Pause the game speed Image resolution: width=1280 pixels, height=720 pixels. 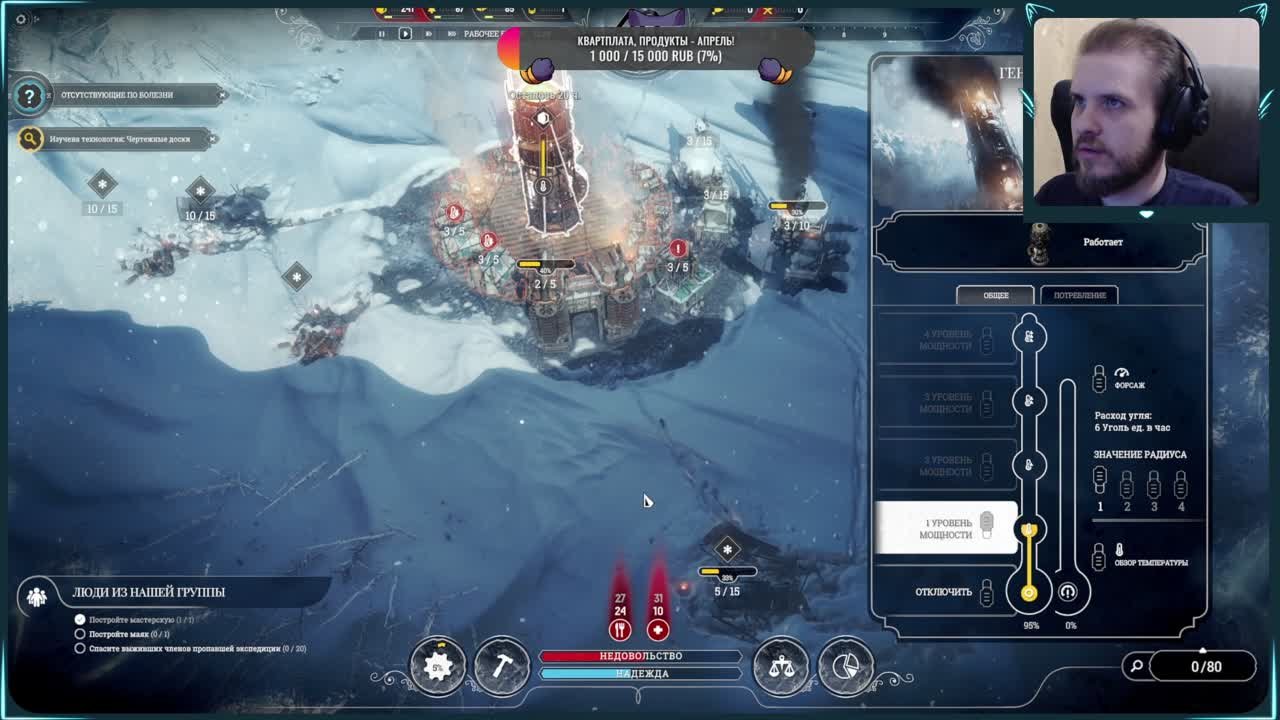[381, 34]
